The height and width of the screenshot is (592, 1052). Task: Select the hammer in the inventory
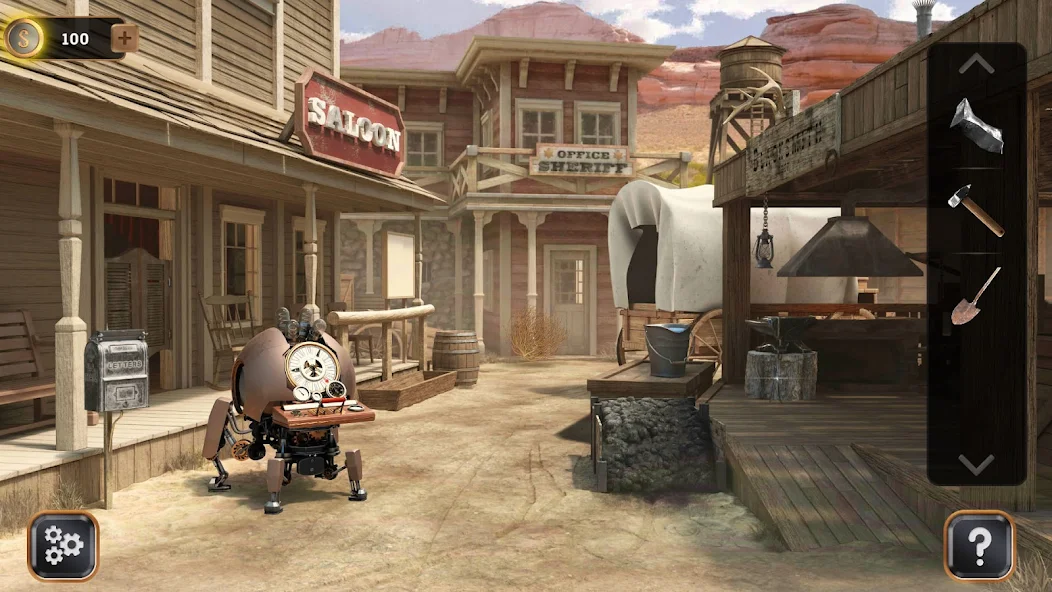coord(976,210)
